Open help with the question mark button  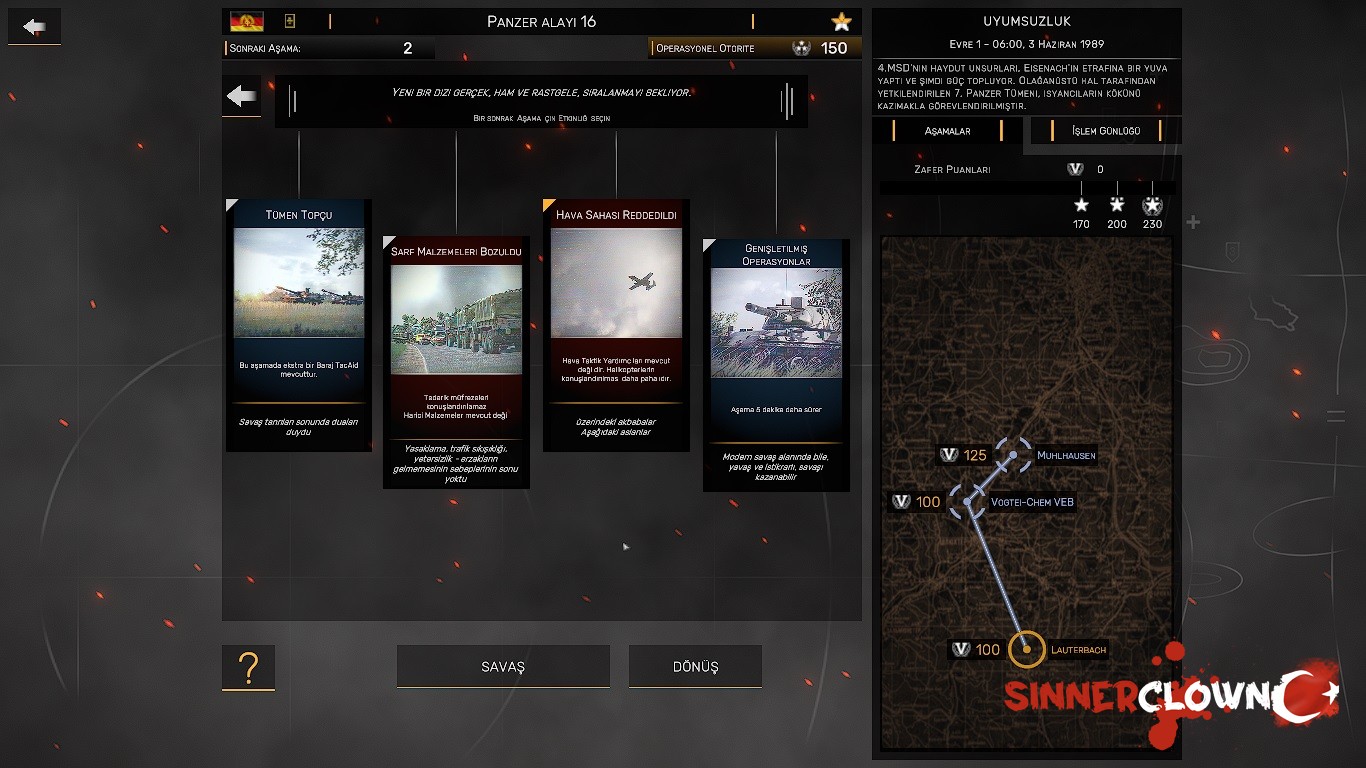(248, 667)
